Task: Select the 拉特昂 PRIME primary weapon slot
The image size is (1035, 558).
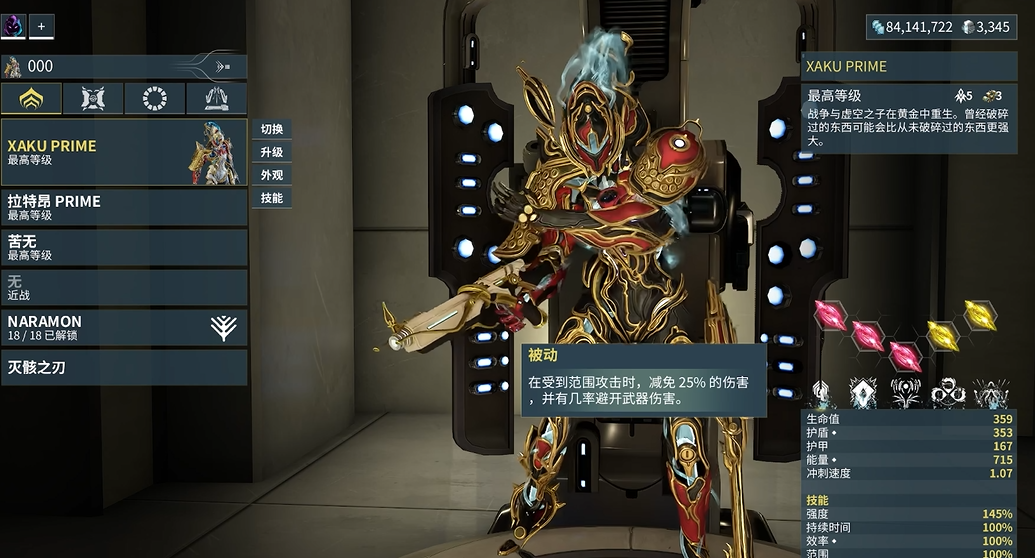Action: point(124,207)
